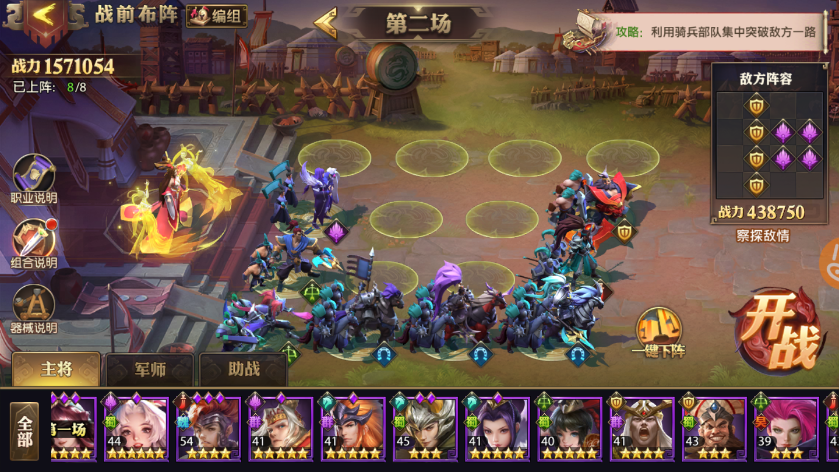Select the level 40 hero card
This screenshot has width=839, height=472.
[569, 428]
